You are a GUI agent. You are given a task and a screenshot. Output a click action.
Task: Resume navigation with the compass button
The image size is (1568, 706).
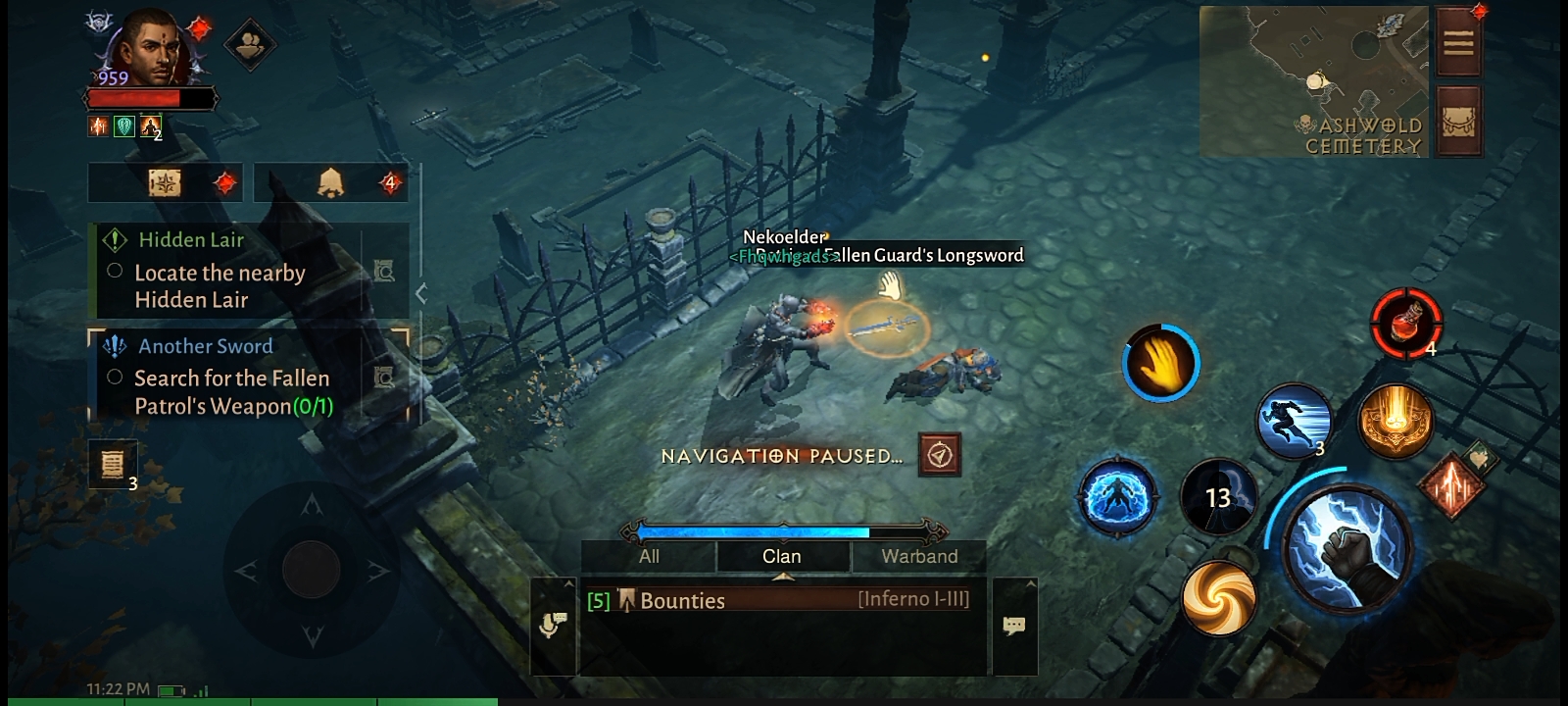(x=940, y=455)
